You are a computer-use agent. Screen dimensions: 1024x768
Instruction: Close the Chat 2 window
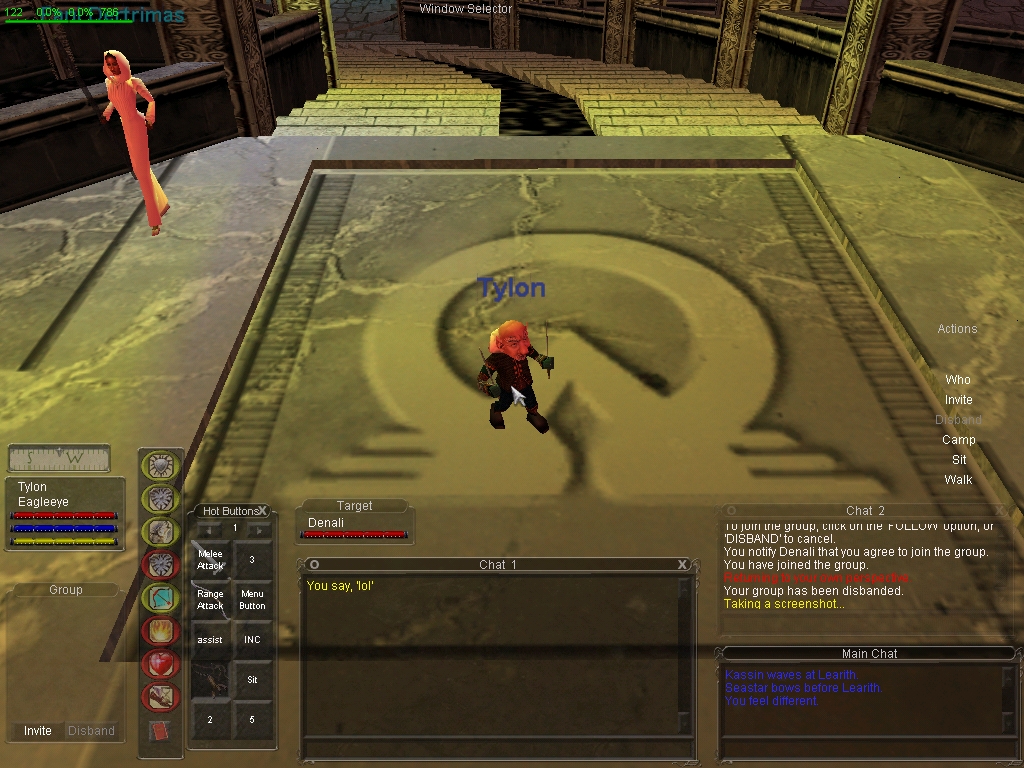[x=999, y=511]
